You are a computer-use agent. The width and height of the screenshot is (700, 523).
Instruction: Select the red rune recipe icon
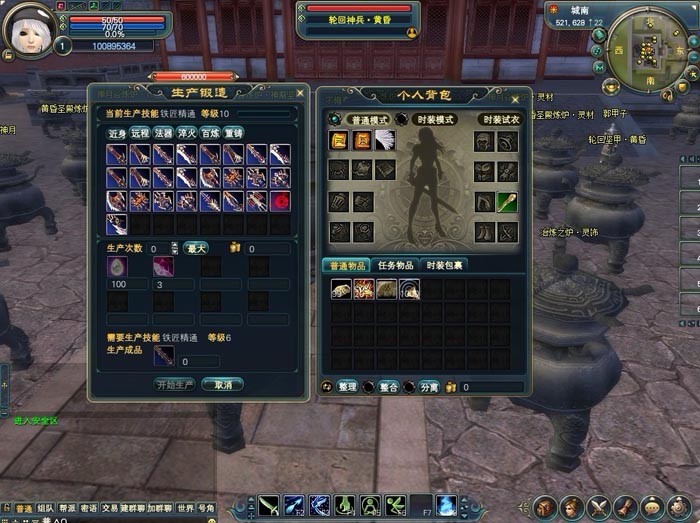coord(280,200)
